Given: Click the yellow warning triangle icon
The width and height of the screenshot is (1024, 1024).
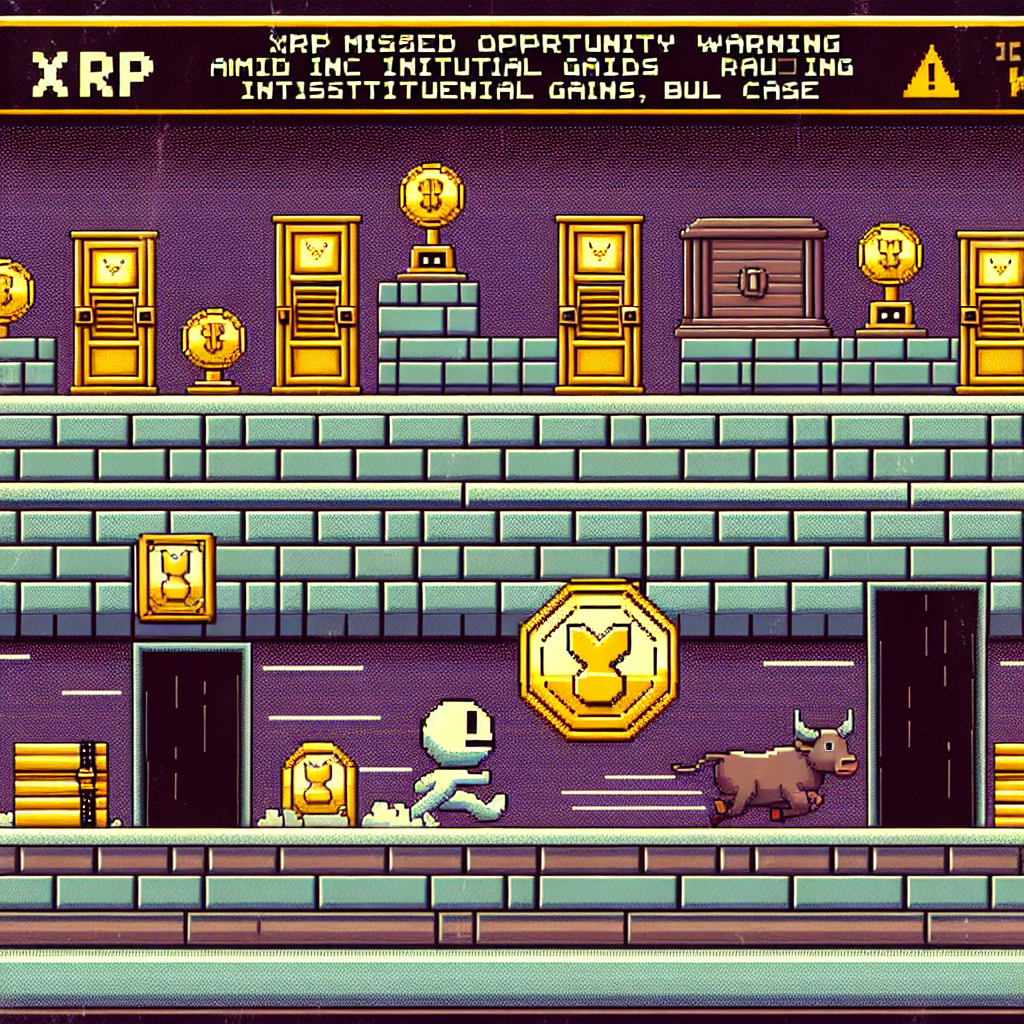Looking at the screenshot, I should [x=930, y=74].
